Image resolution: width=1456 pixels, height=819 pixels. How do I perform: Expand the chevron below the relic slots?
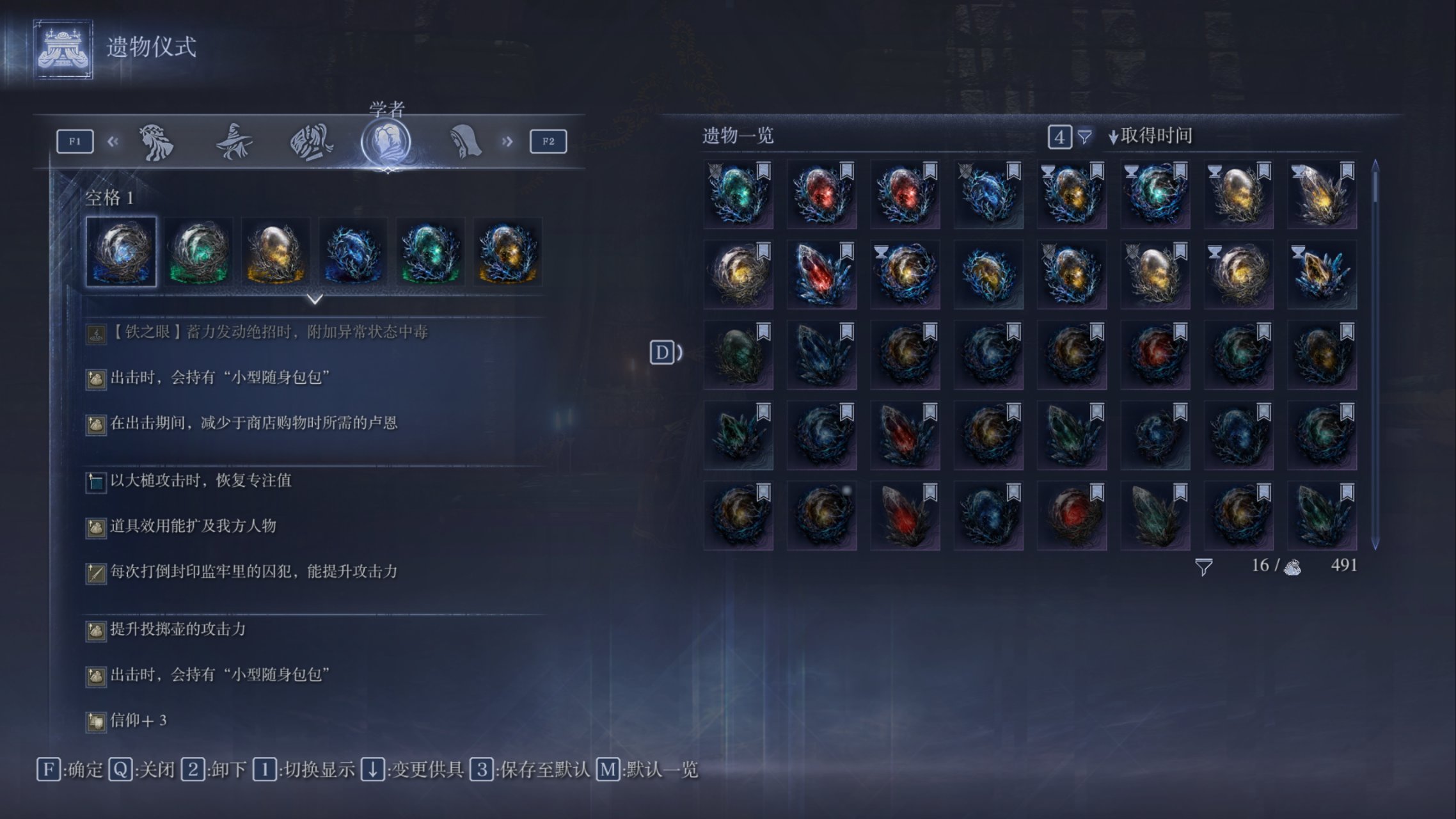pyautogui.click(x=315, y=299)
